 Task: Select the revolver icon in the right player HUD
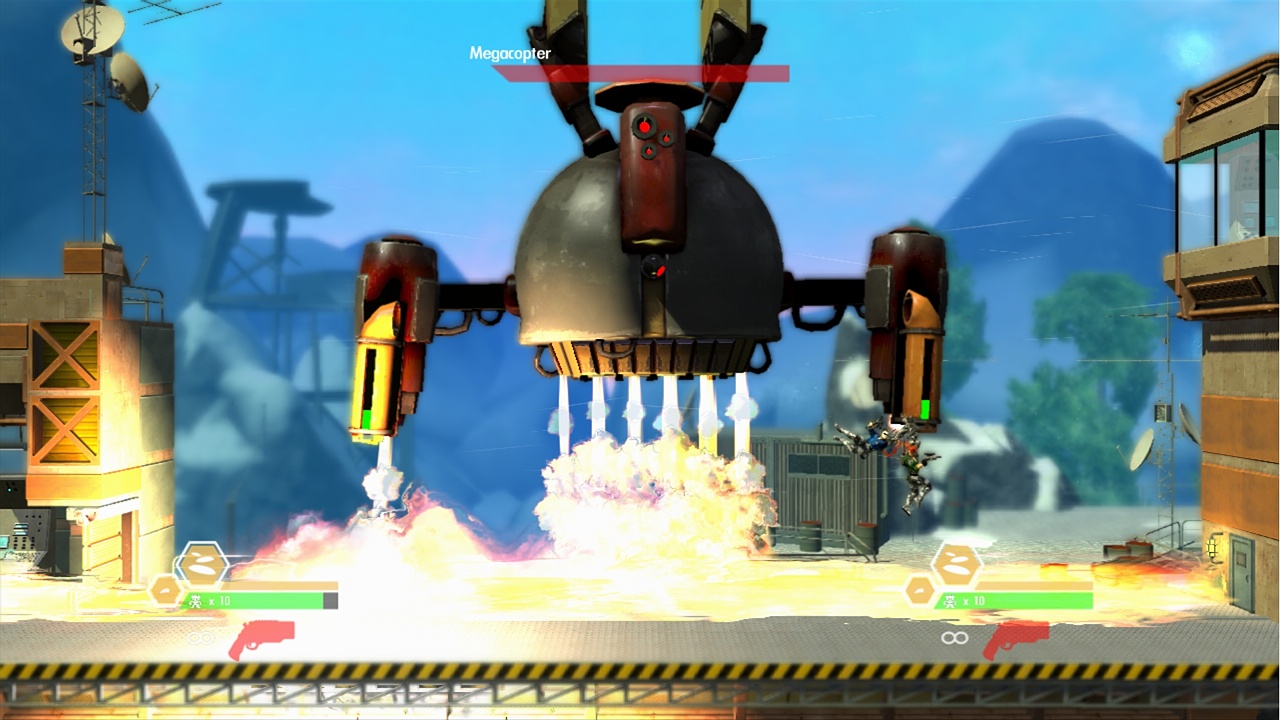(1016, 640)
